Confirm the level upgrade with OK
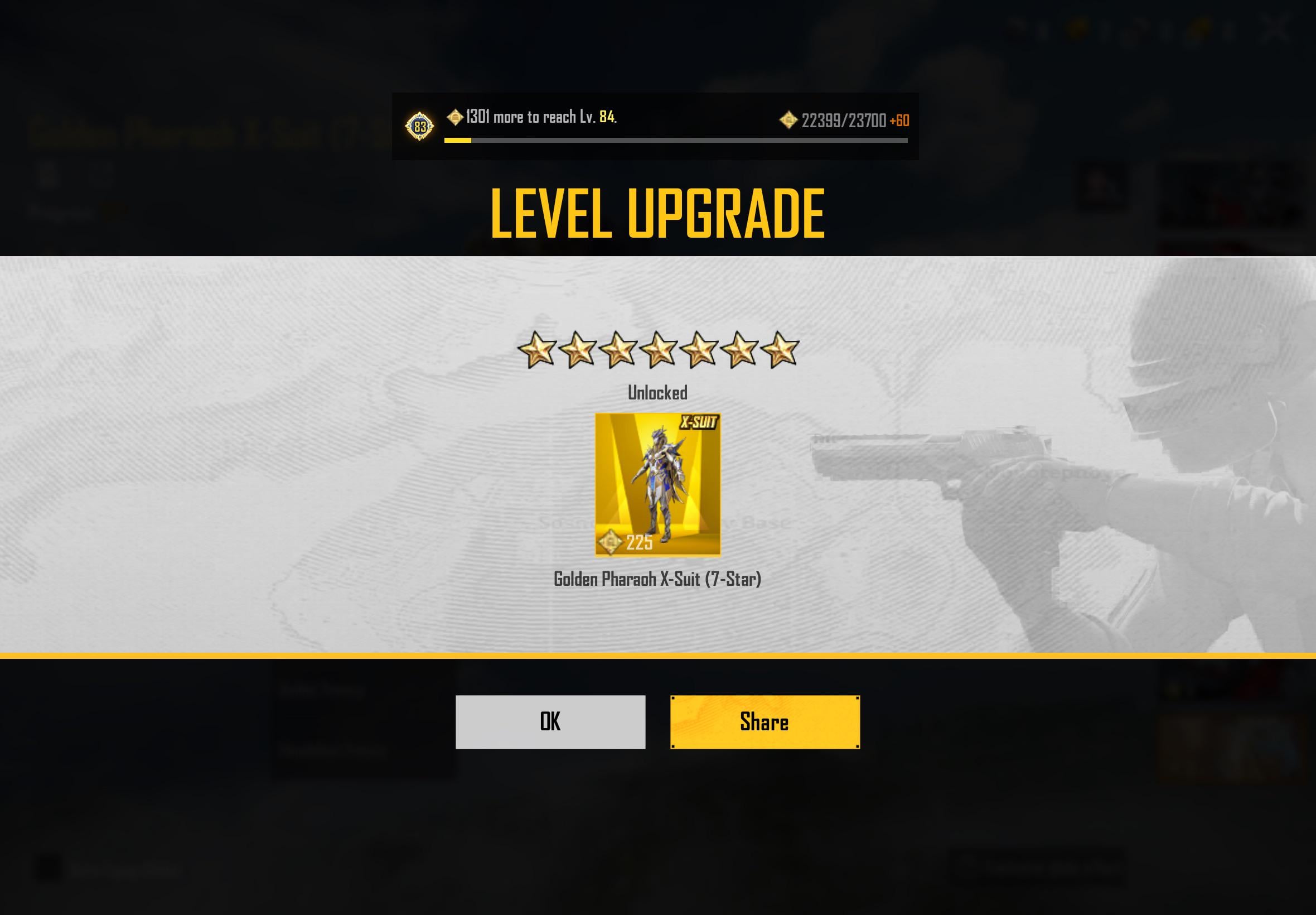Image resolution: width=1316 pixels, height=915 pixels. click(x=550, y=722)
